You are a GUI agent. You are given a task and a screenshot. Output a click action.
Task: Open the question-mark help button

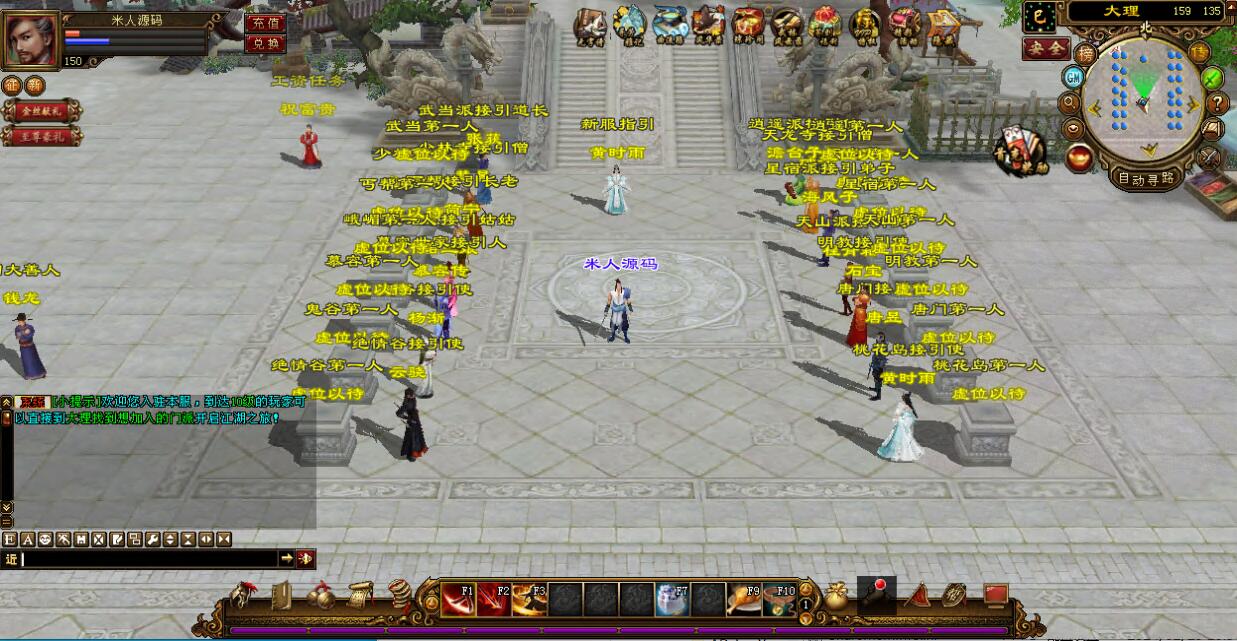(1216, 103)
